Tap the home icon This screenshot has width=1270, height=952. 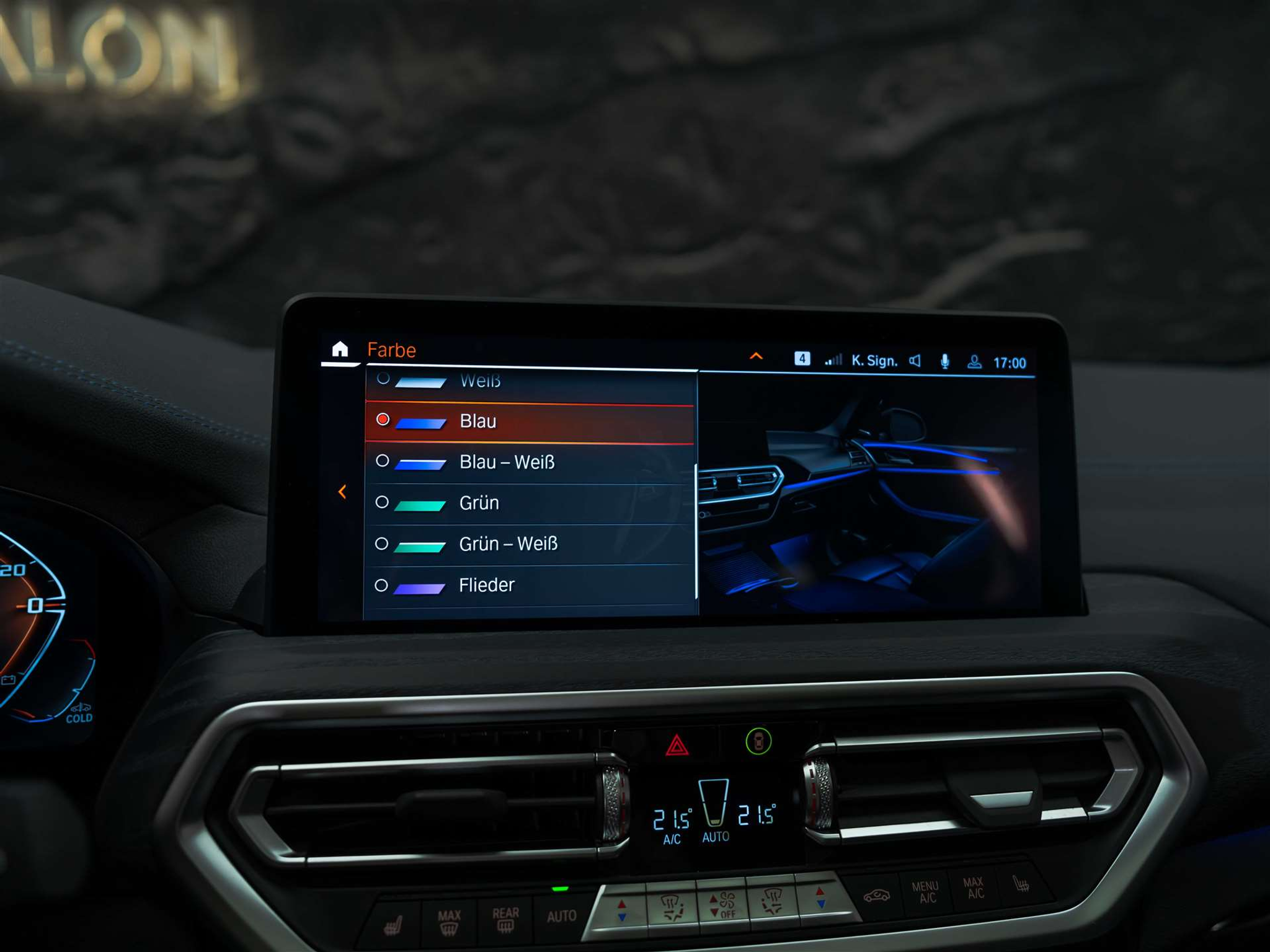pyautogui.click(x=340, y=350)
